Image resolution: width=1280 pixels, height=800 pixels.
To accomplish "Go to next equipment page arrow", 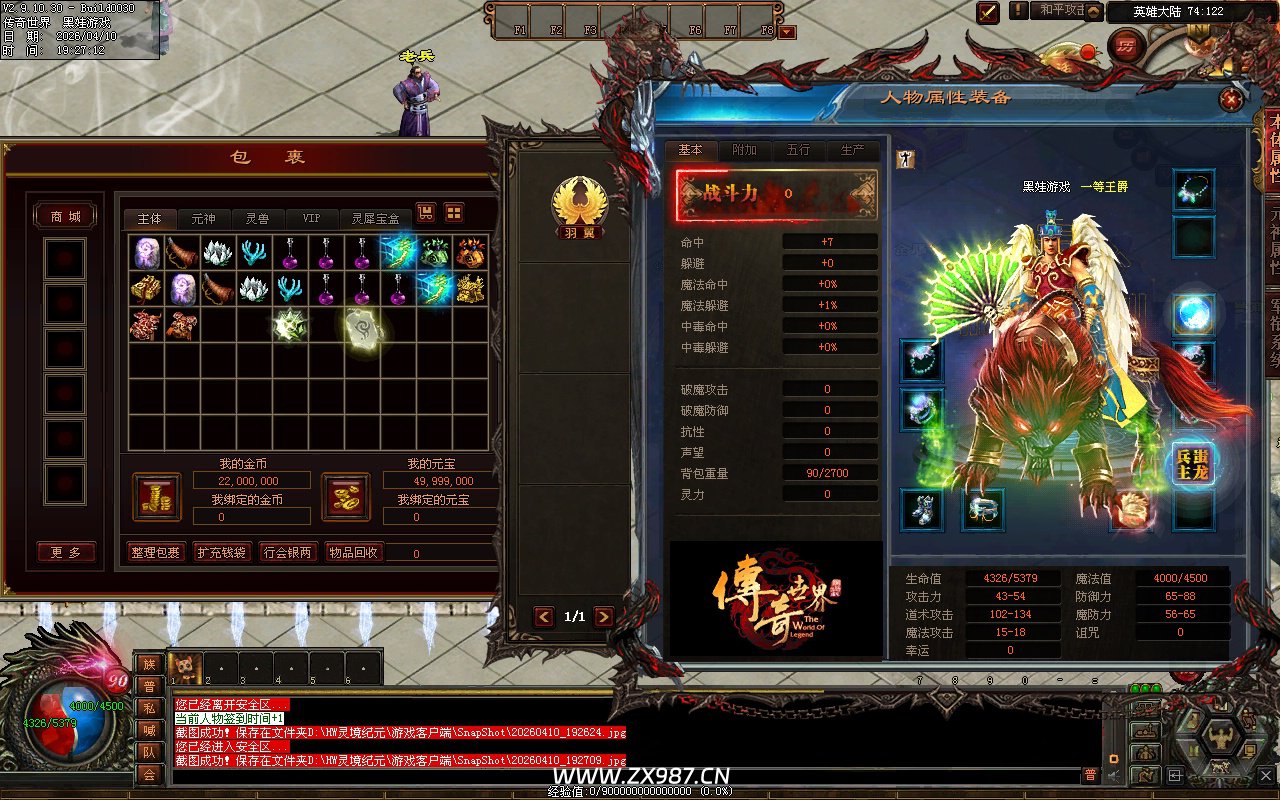I will 603,617.
